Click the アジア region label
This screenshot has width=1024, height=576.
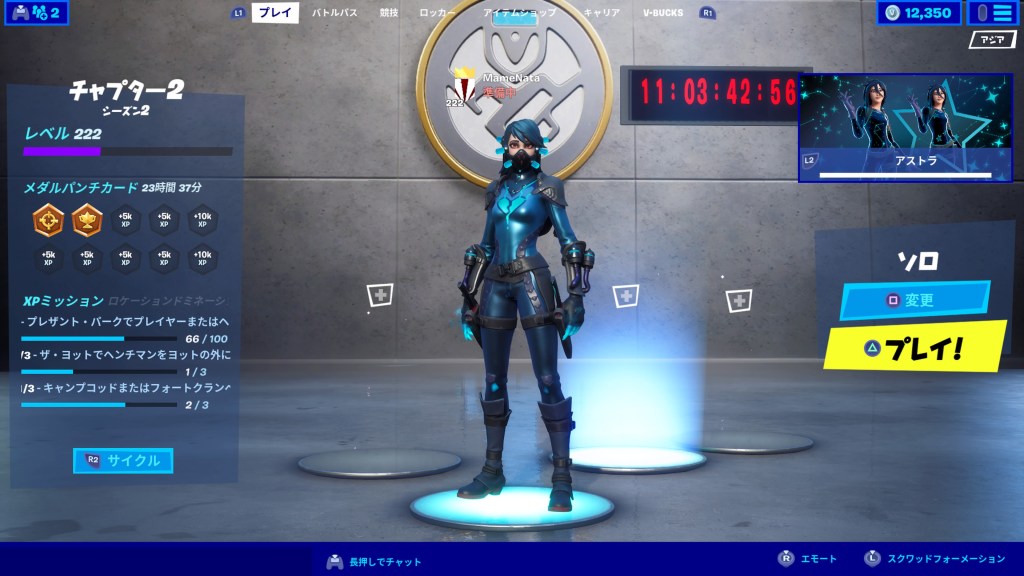click(x=992, y=40)
